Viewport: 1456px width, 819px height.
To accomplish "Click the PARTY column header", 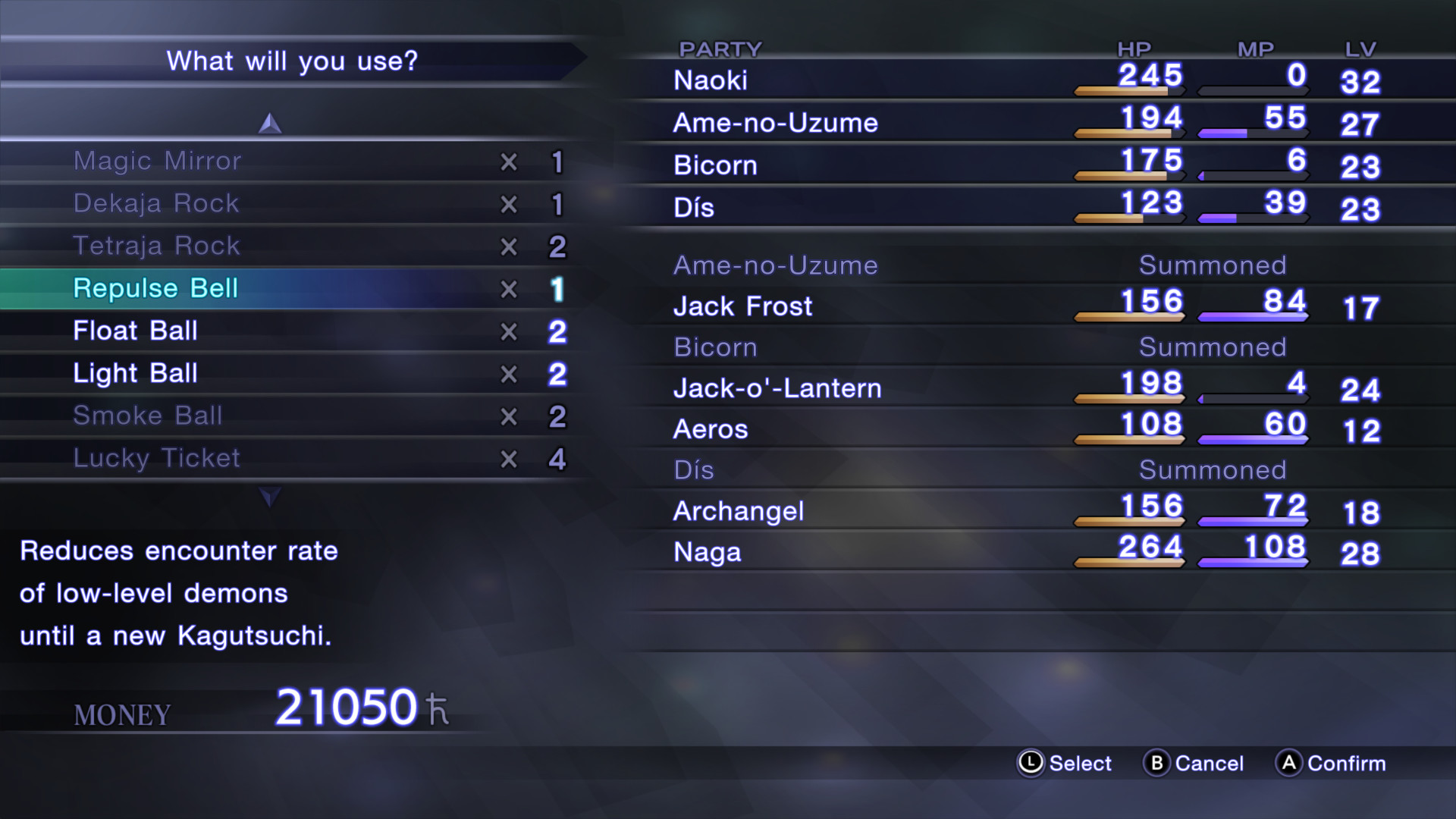I will tap(720, 49).
